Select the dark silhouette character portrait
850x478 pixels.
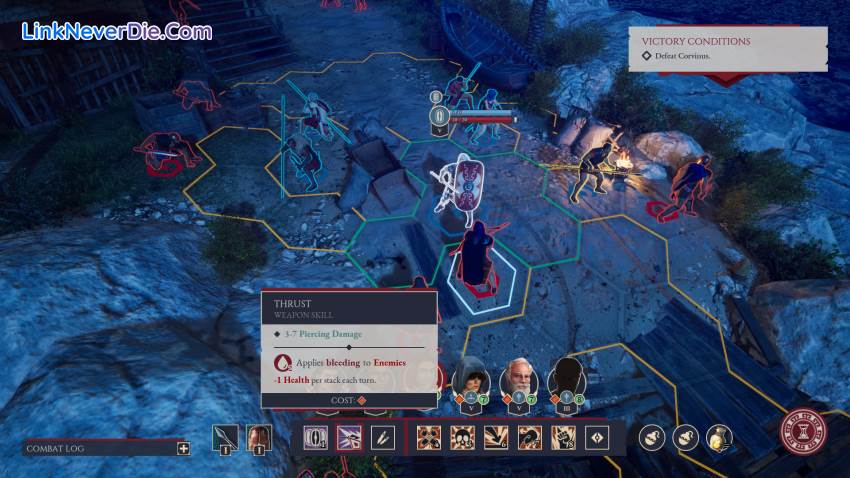(566, 378)
